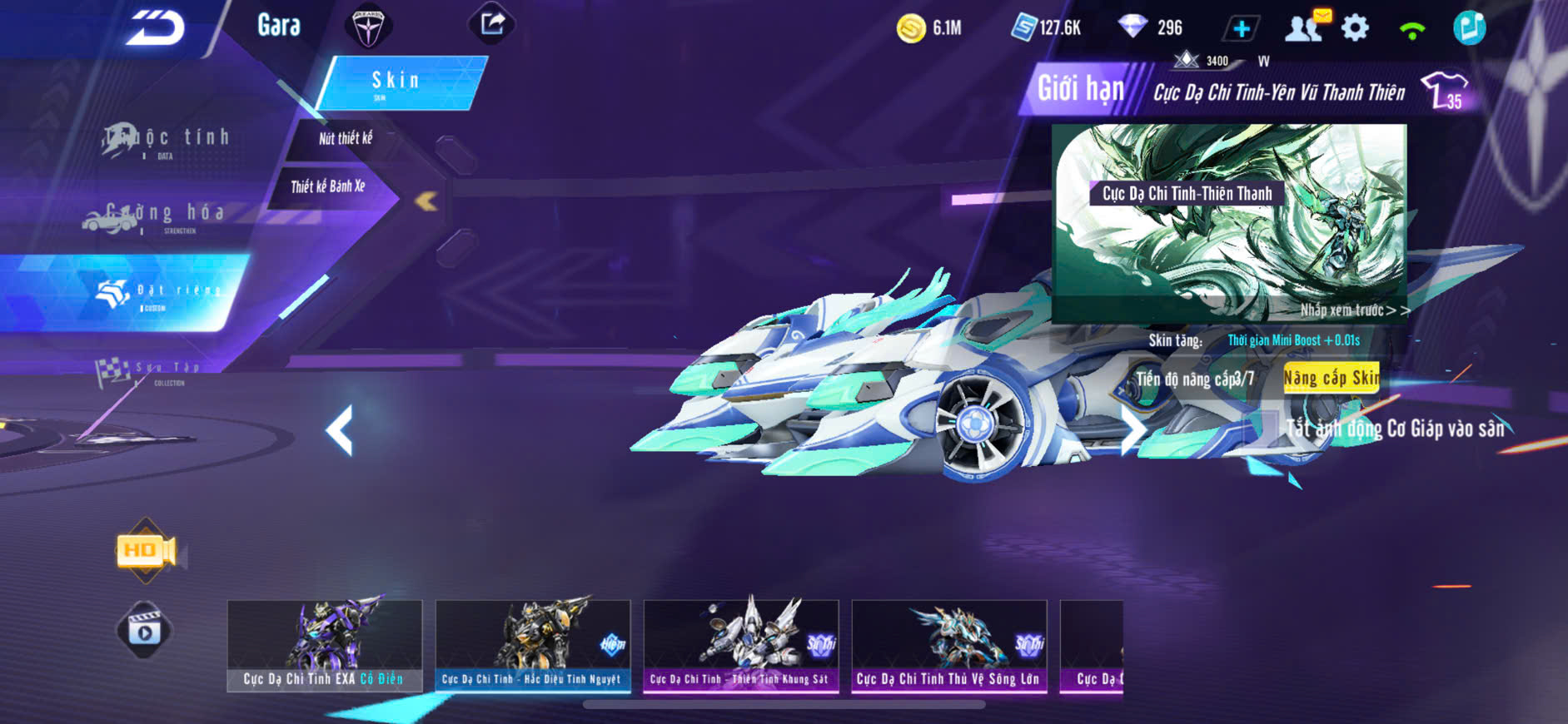Open the Thuộc tính data menu
Viewport: 1568px width, 724px height.
167,140
